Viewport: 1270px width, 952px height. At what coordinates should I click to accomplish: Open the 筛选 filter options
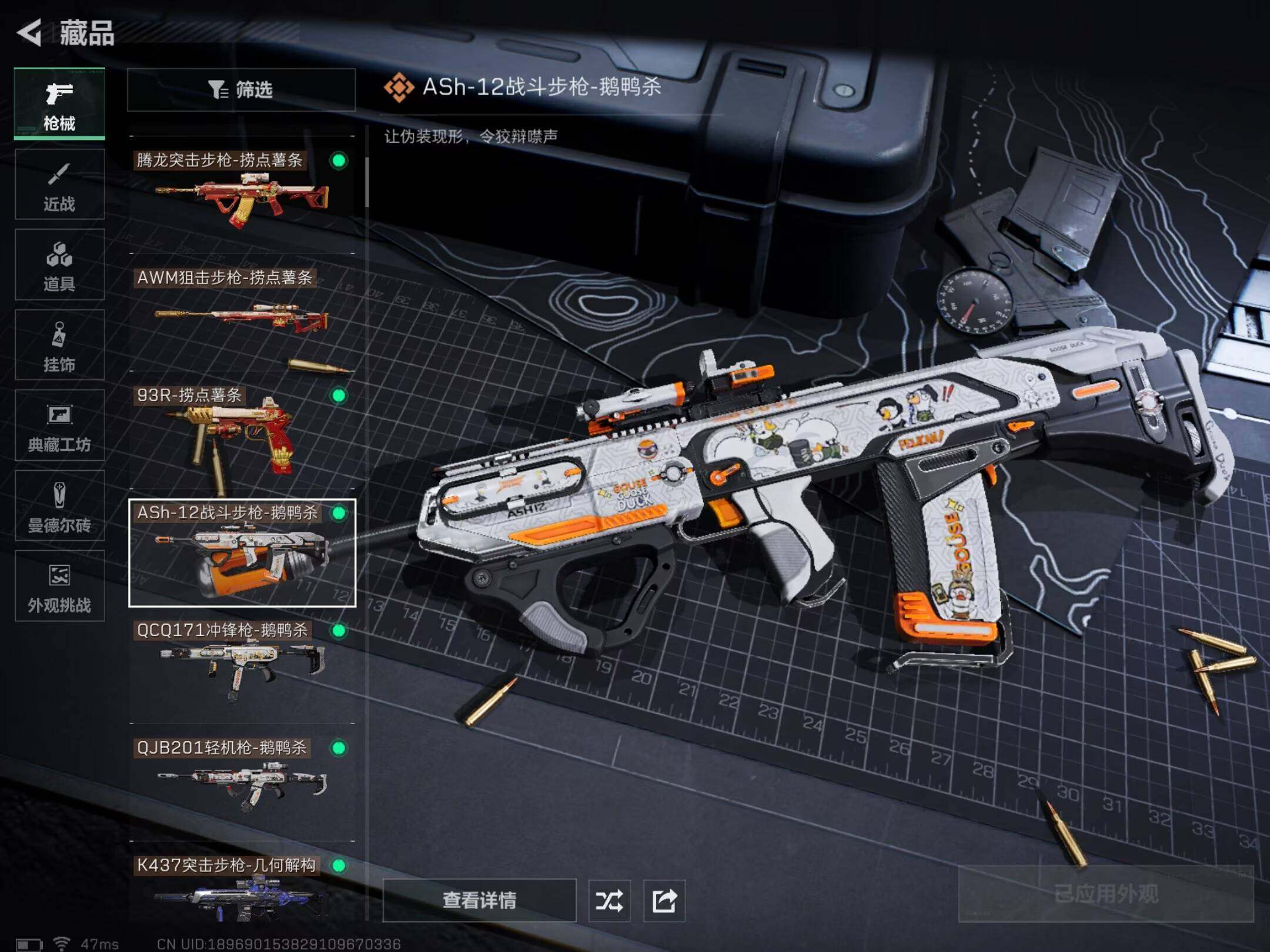[241, 90]
